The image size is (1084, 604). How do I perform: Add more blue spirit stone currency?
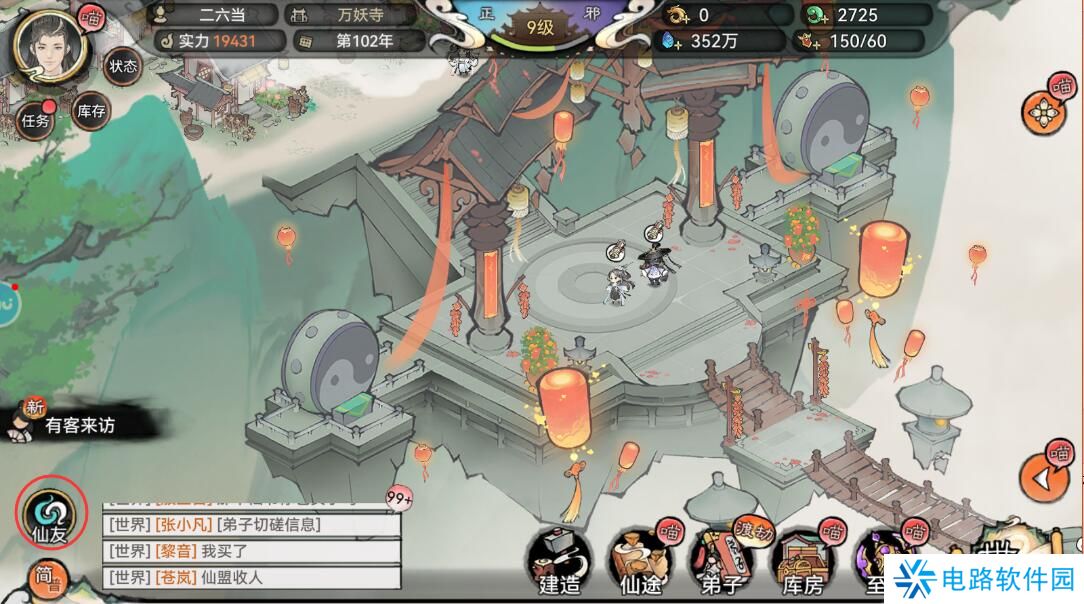pos(669,42)
